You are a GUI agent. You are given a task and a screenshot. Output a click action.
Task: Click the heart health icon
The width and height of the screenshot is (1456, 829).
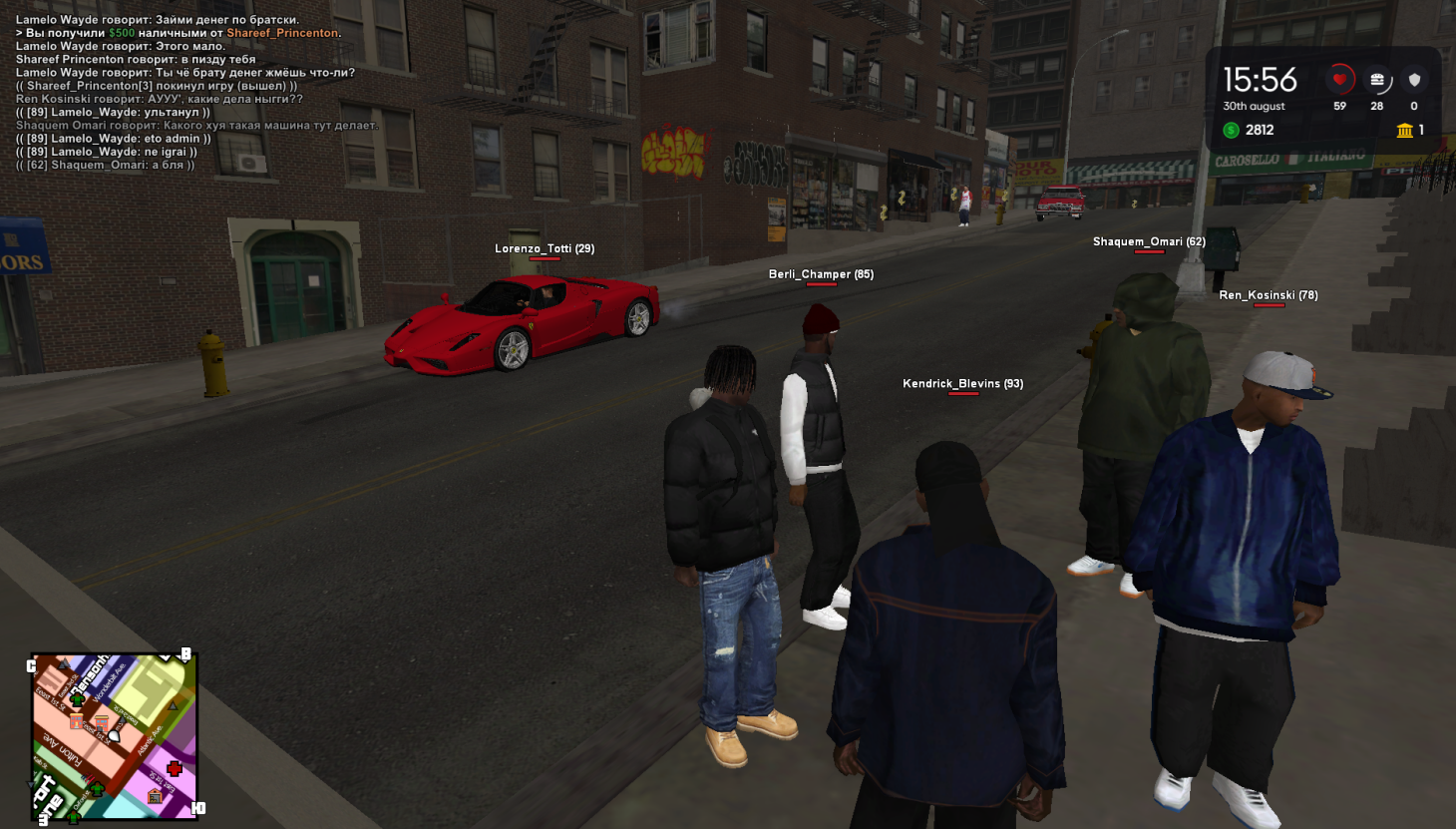point(1339,80)
